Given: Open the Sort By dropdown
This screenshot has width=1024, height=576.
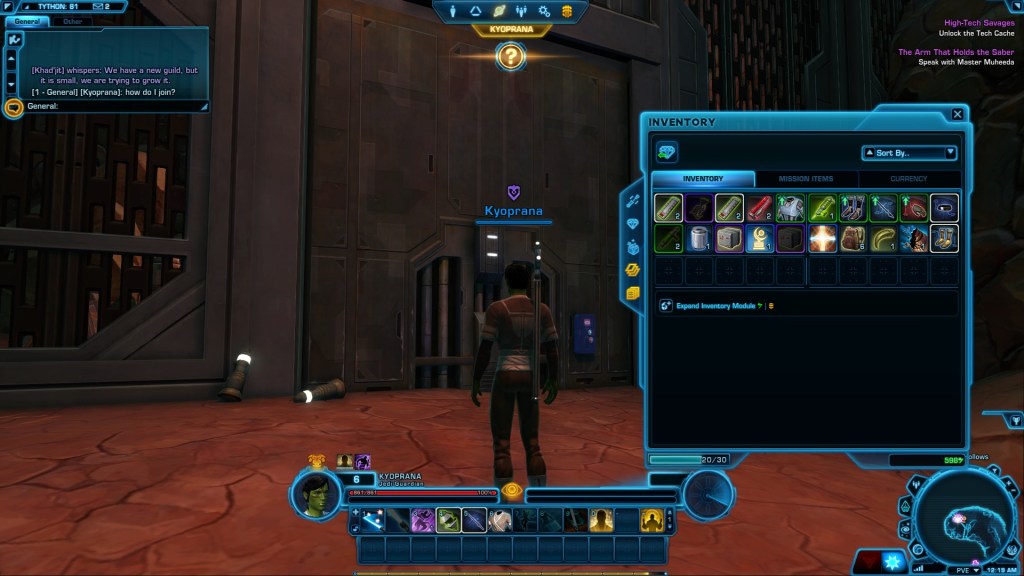Looking at the screenshot, I should 909,153.
